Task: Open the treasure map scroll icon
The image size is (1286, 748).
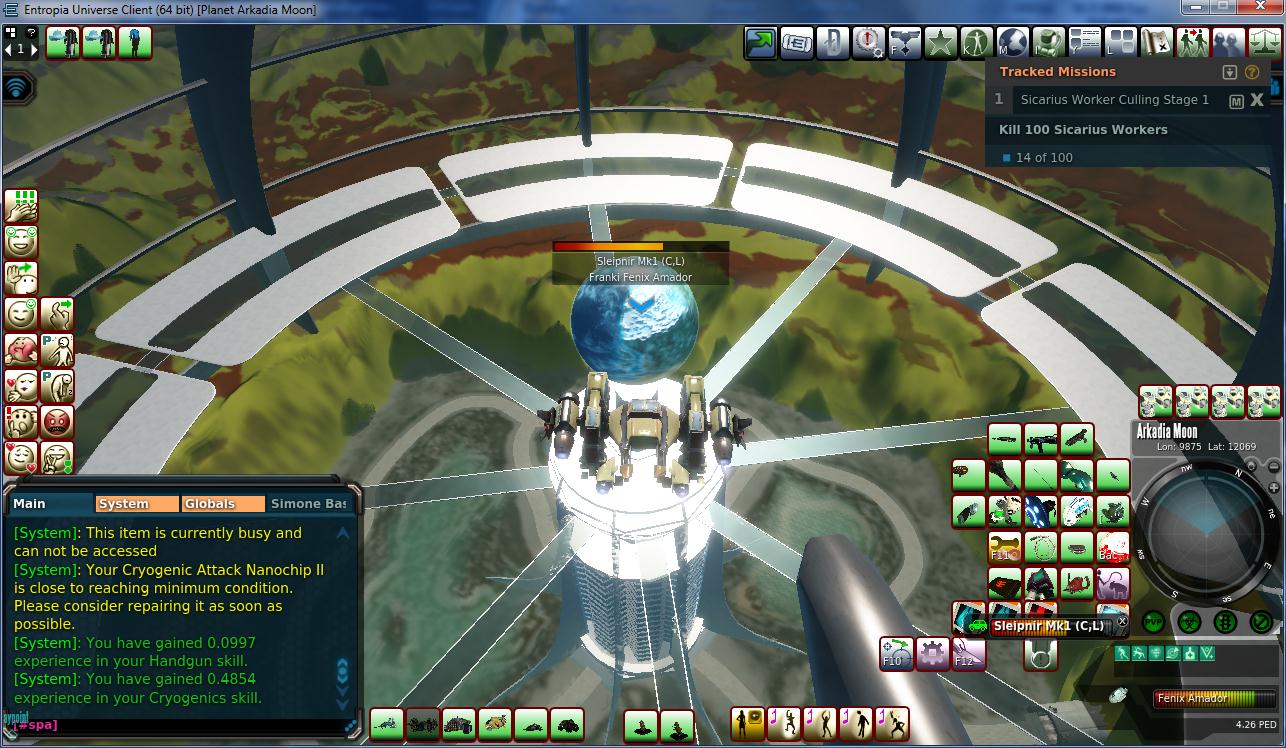Action: click(x=1156, y=43)
